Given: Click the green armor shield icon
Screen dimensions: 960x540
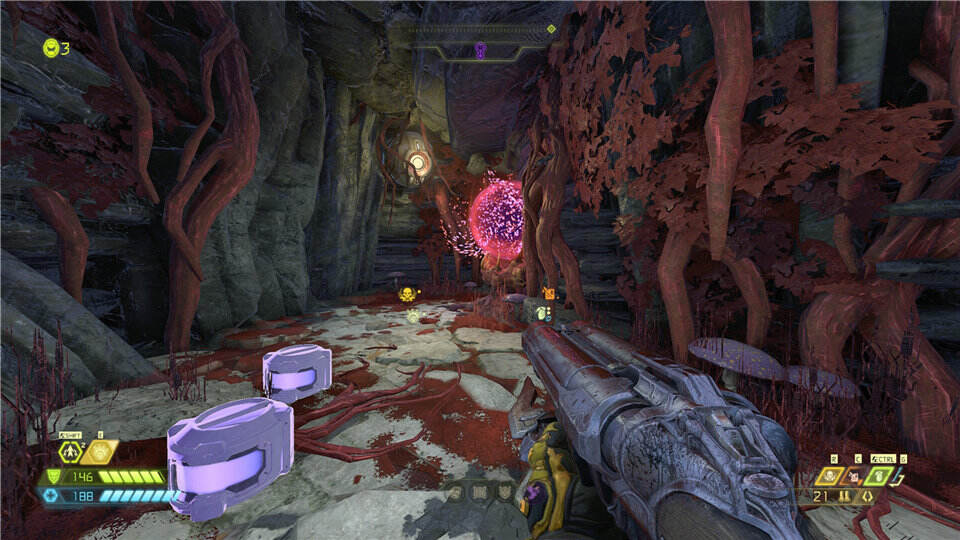Looking at the screenshot, I should click(x=53, y=477).
